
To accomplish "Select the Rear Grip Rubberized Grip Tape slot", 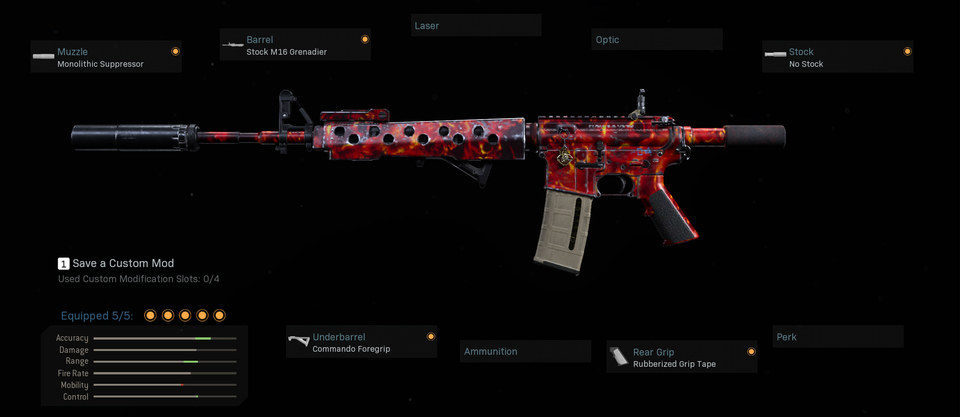I will pos(681,357).
